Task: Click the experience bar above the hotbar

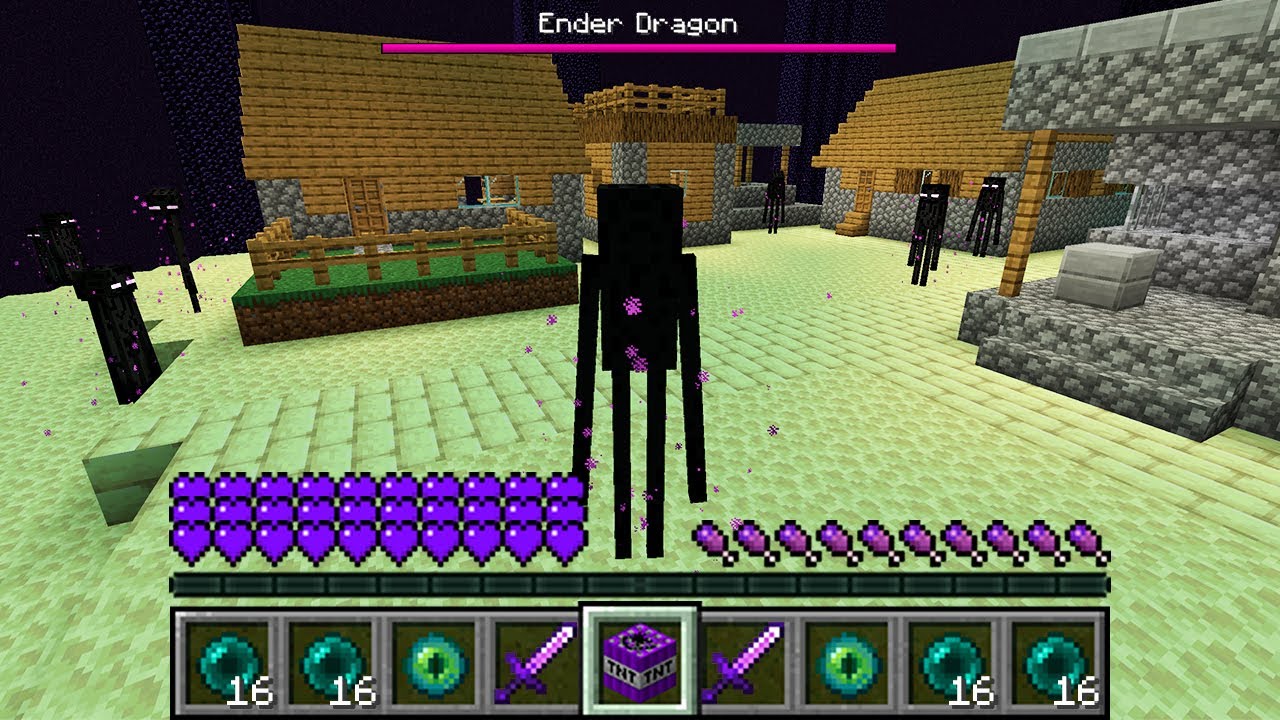Action: pyautogui.click(x=640, y=580)
